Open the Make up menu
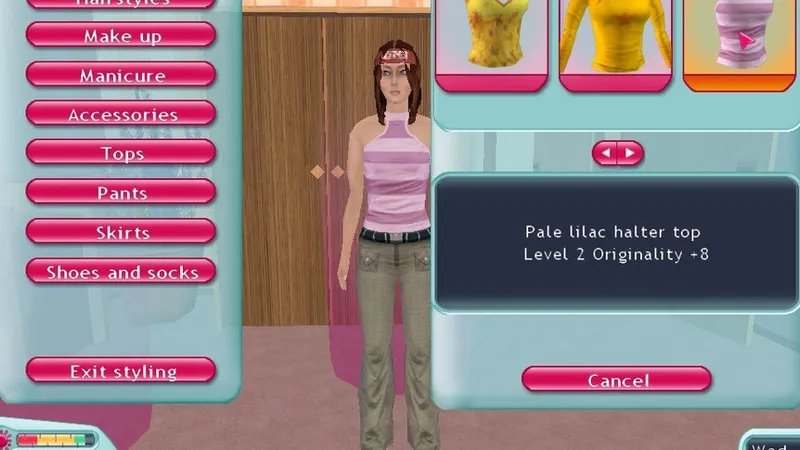The height and width of the screenshot is (450, 800). [121, 36]
